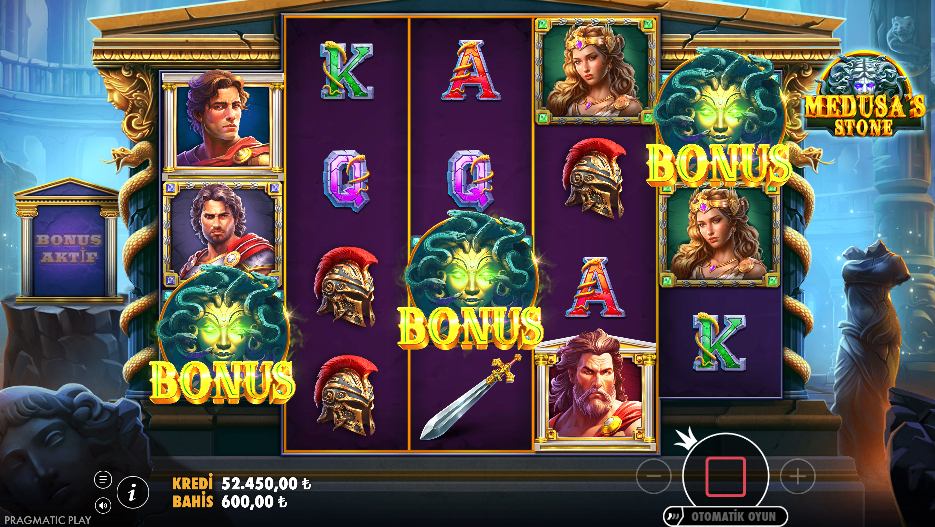This screenshot has width=935, height=527.
Task: Stop the spin with the red square button
Action: [725, 476]
